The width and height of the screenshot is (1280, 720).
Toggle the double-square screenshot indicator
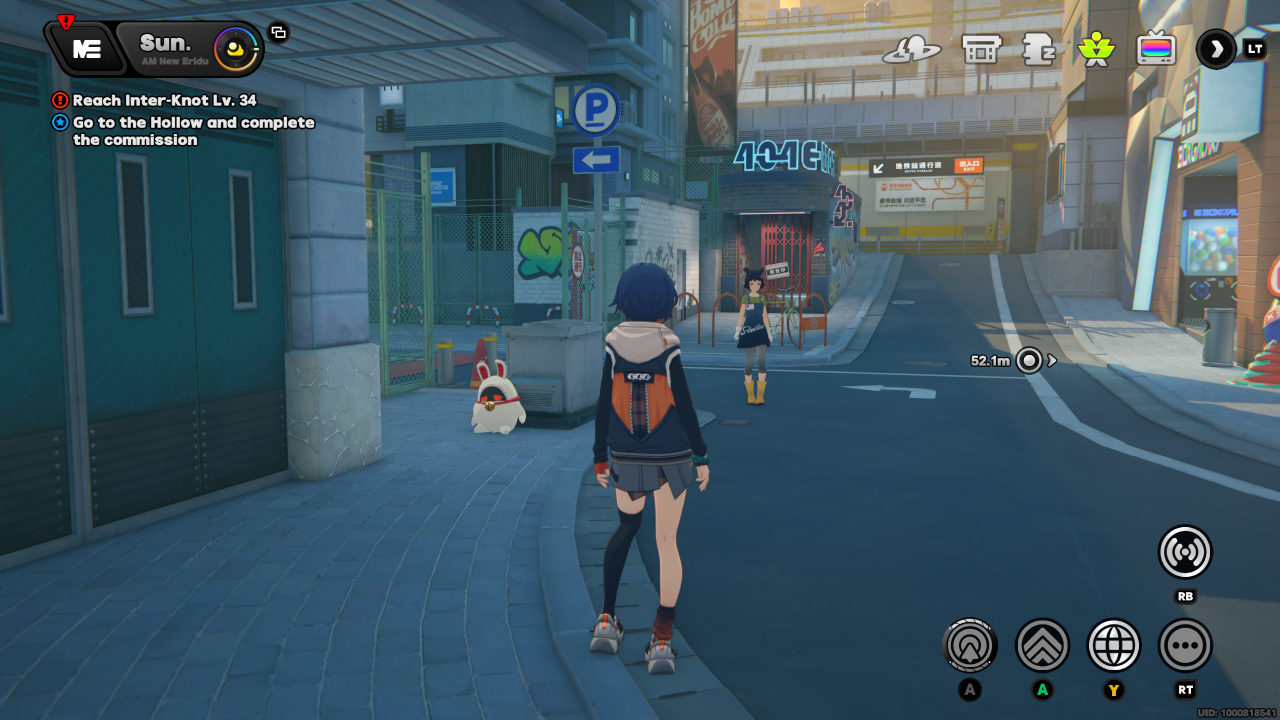[x=278, y=31]
